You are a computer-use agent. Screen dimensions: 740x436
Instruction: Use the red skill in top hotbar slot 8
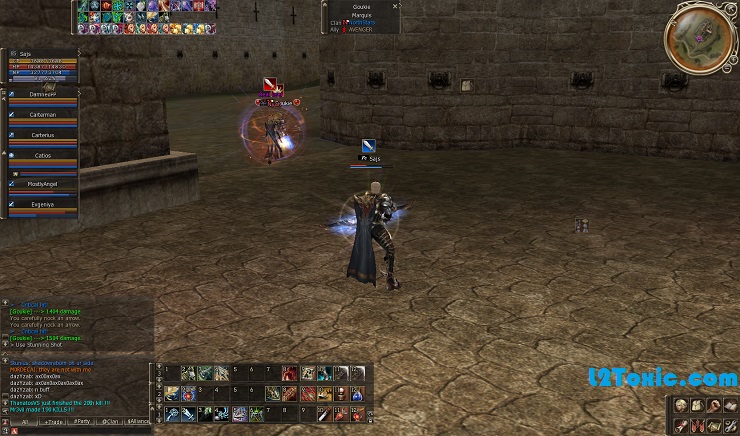[x=289, y=373]
